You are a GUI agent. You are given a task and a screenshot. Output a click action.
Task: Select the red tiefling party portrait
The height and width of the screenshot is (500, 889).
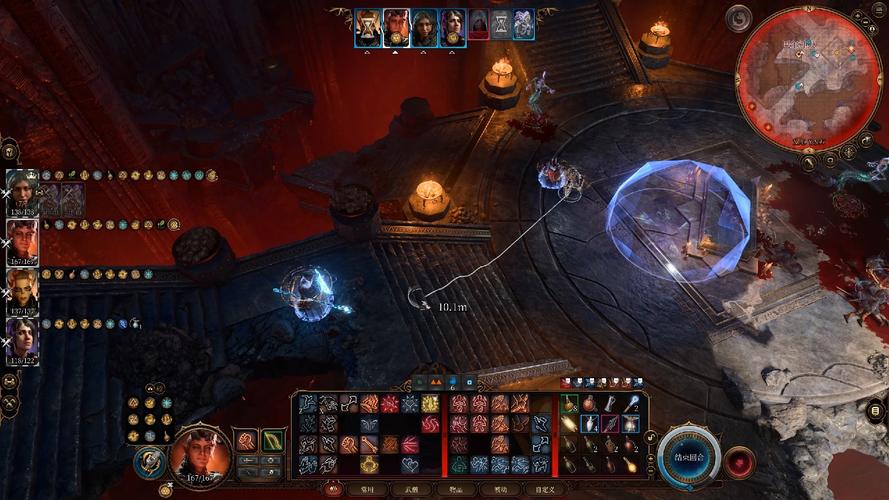pos(22,240)
